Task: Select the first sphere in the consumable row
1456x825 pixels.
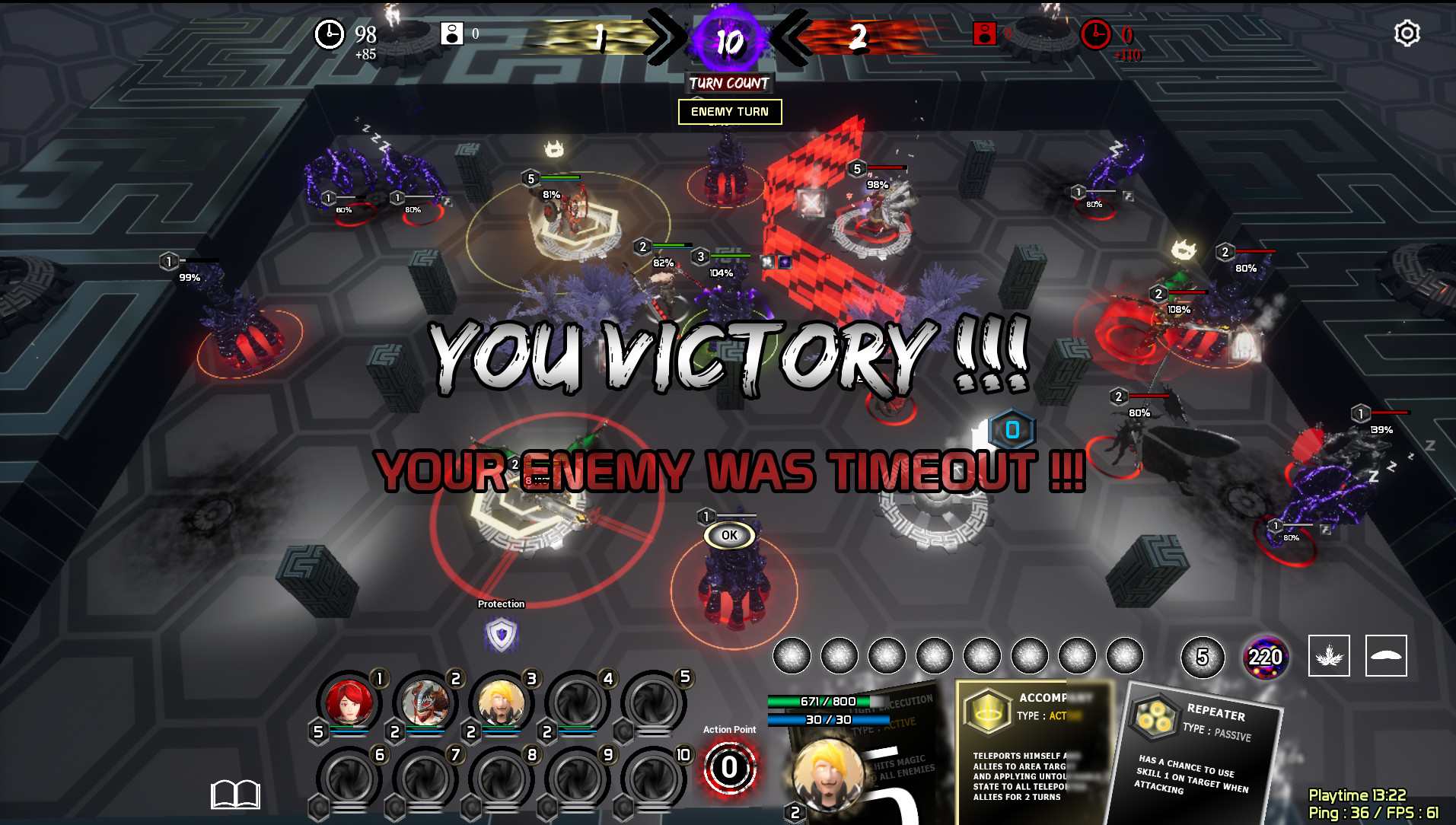Action: pos(793,655)
